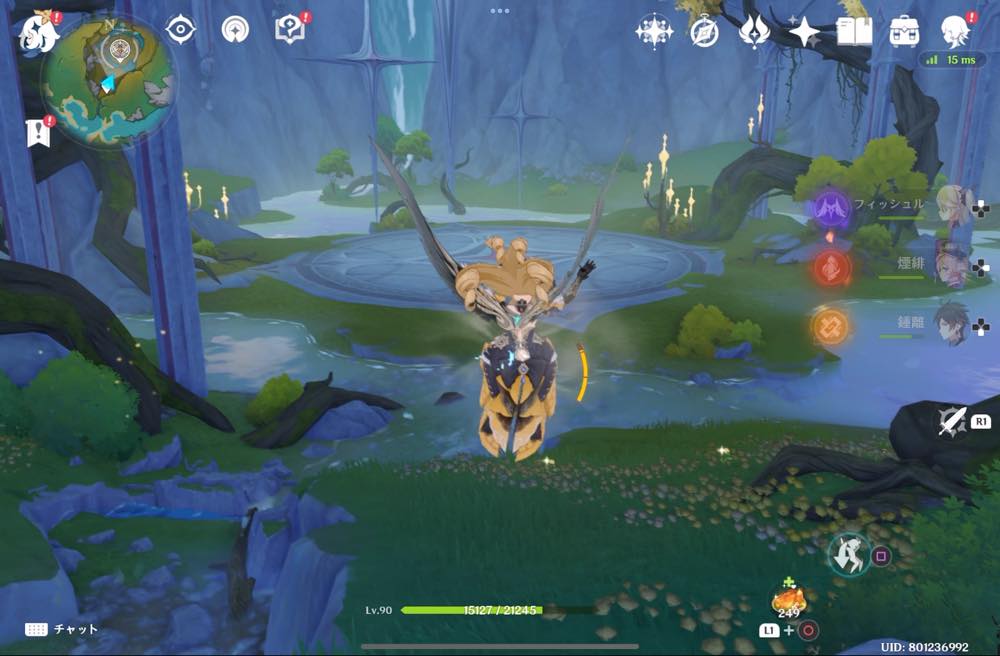
Task: Use the roast chicken food item
Action: point(789,602)
